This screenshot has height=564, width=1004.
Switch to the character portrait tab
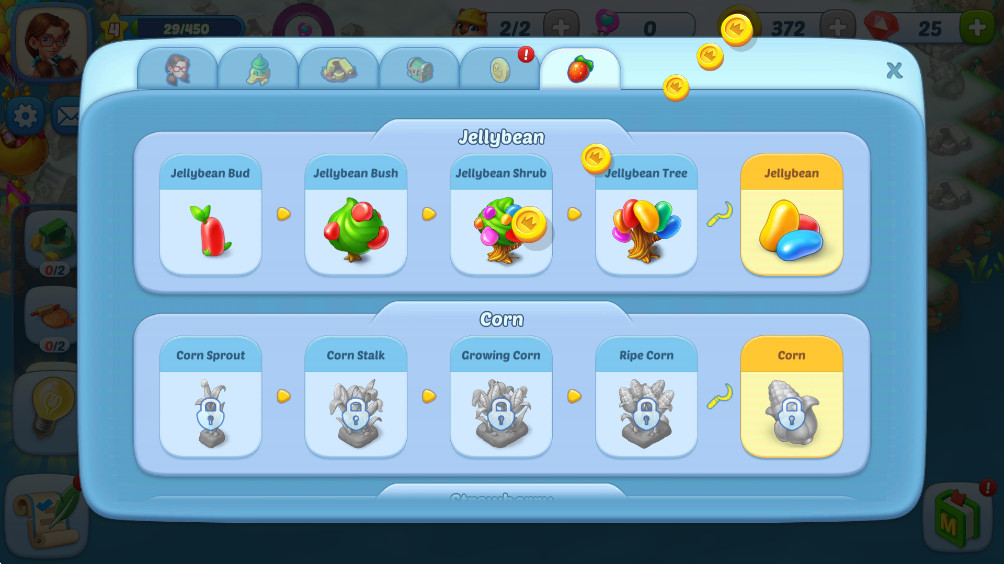(177, 69)
